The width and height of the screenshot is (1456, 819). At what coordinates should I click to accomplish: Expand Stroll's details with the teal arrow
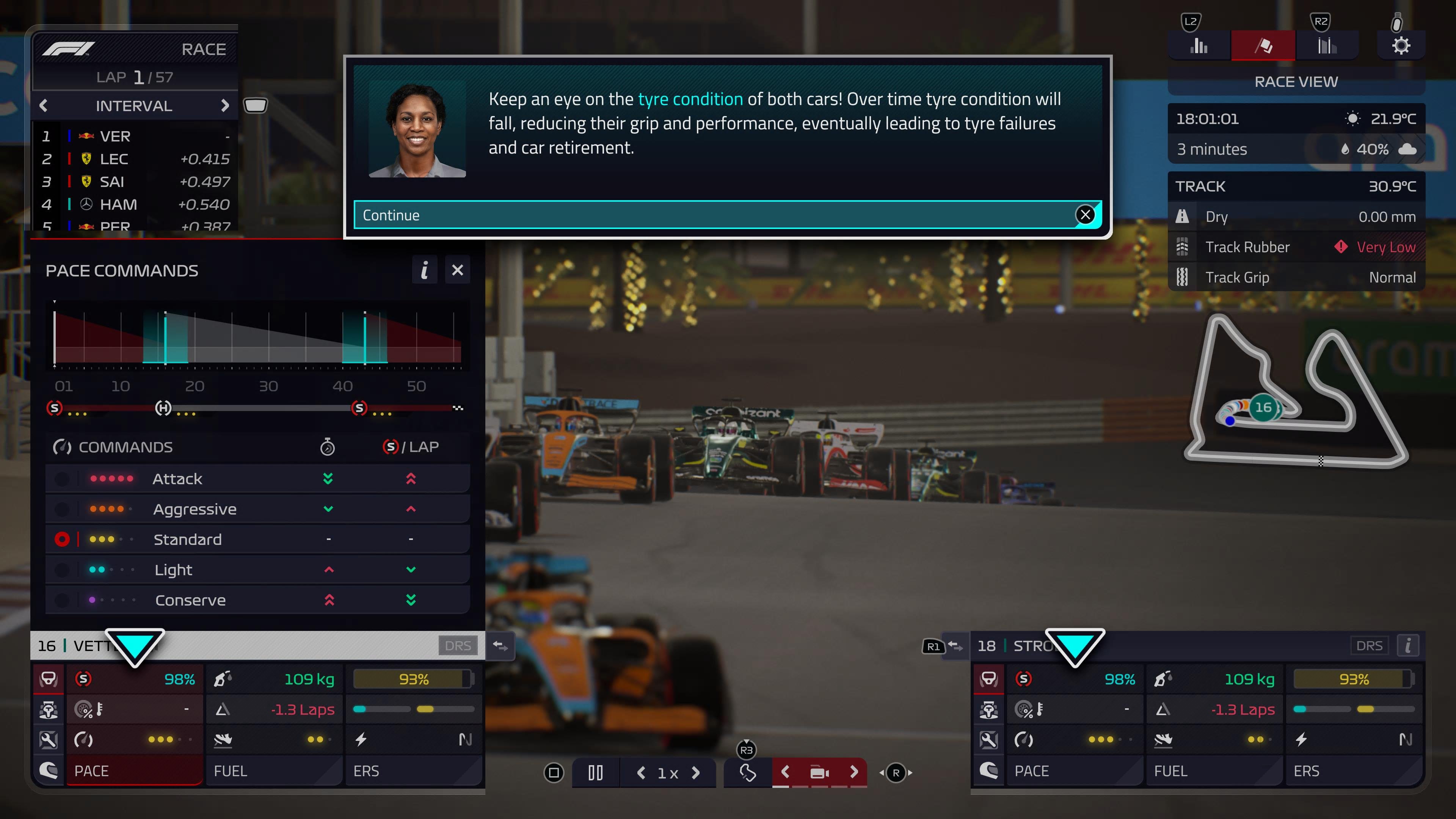1076,645
